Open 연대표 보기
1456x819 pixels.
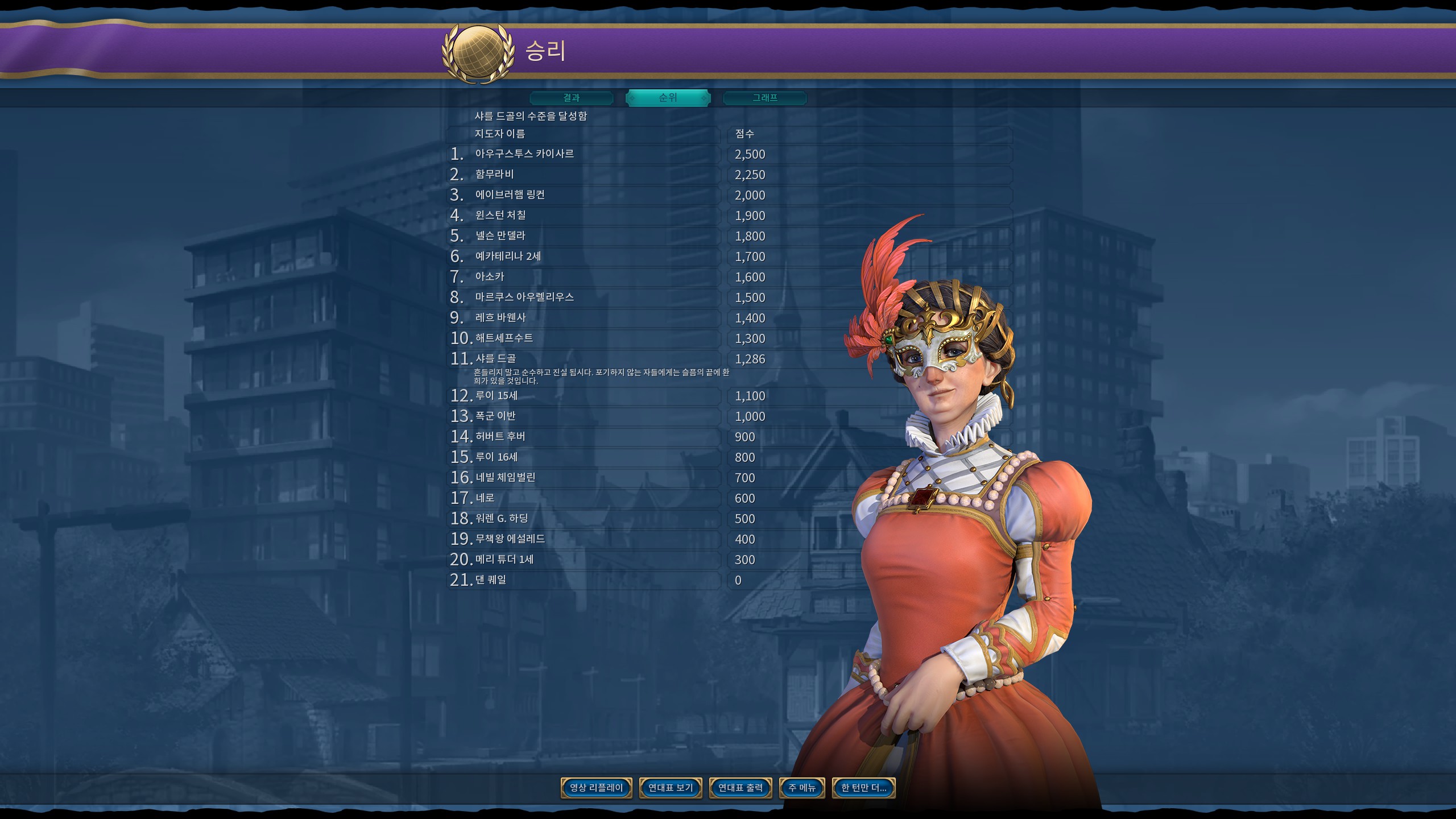point(671,788)
